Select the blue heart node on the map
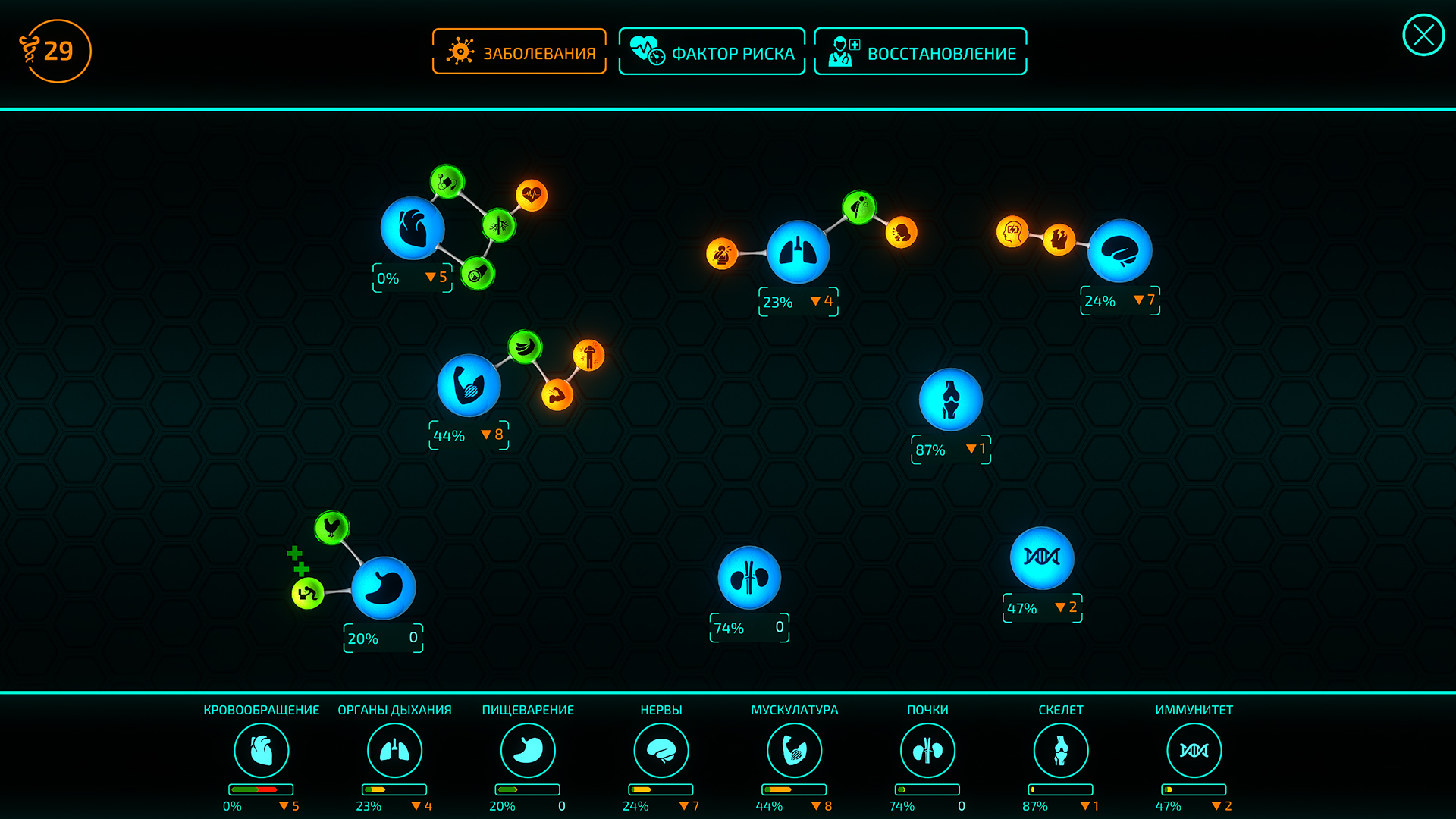Viewport: 1456px width, 819px height. [x=413, y=229]
